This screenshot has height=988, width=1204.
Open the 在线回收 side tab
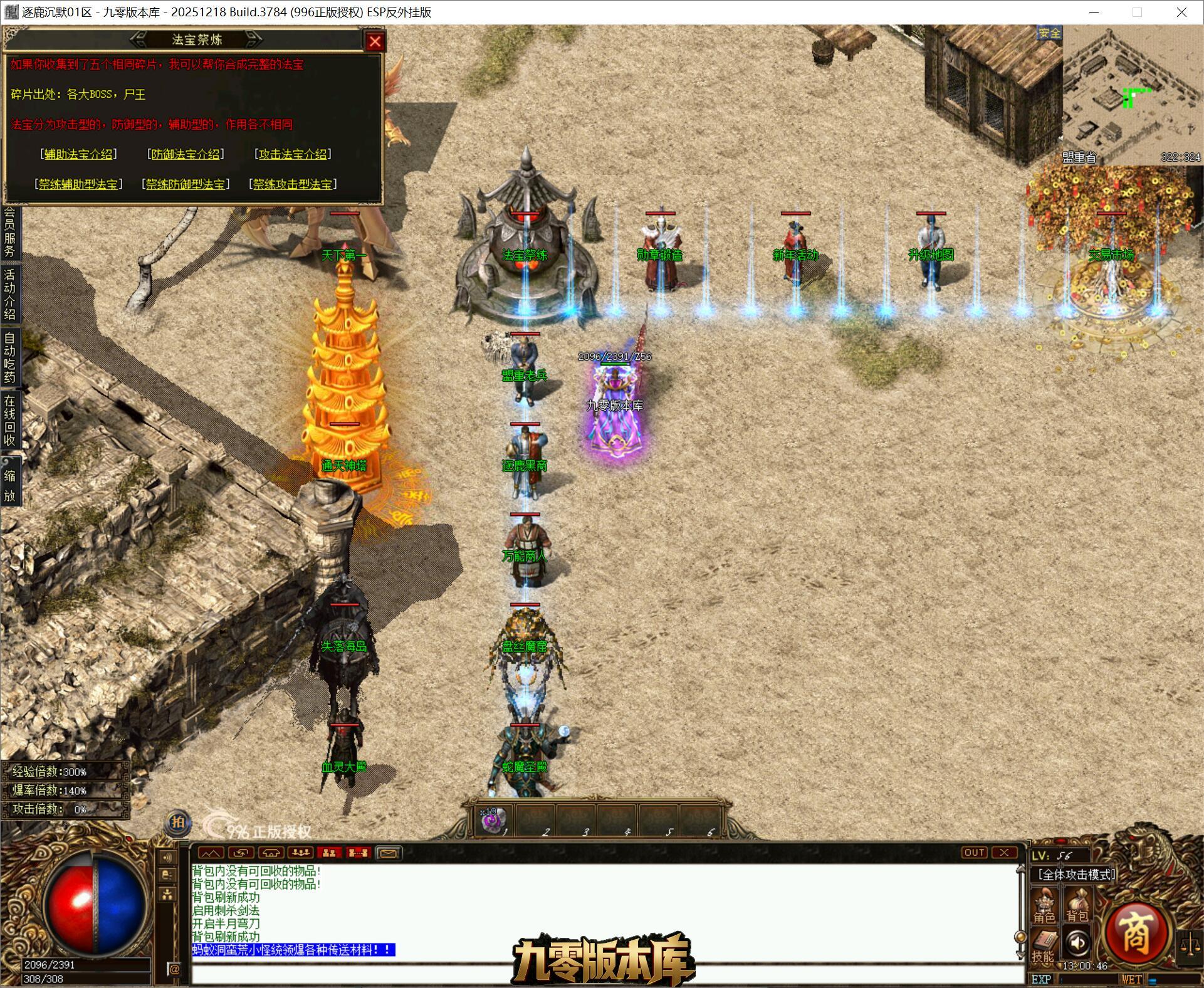pyautogui.click(x=9, y=420)
